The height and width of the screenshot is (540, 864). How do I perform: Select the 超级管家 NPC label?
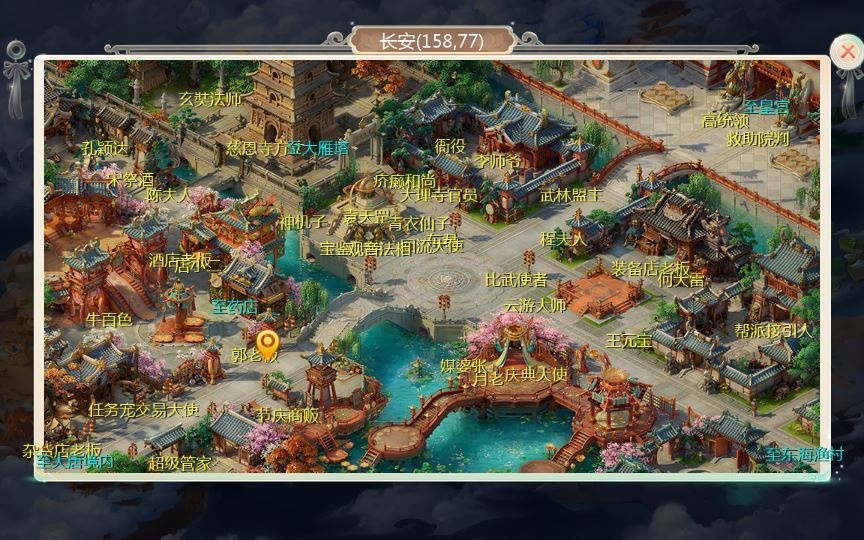180,463
